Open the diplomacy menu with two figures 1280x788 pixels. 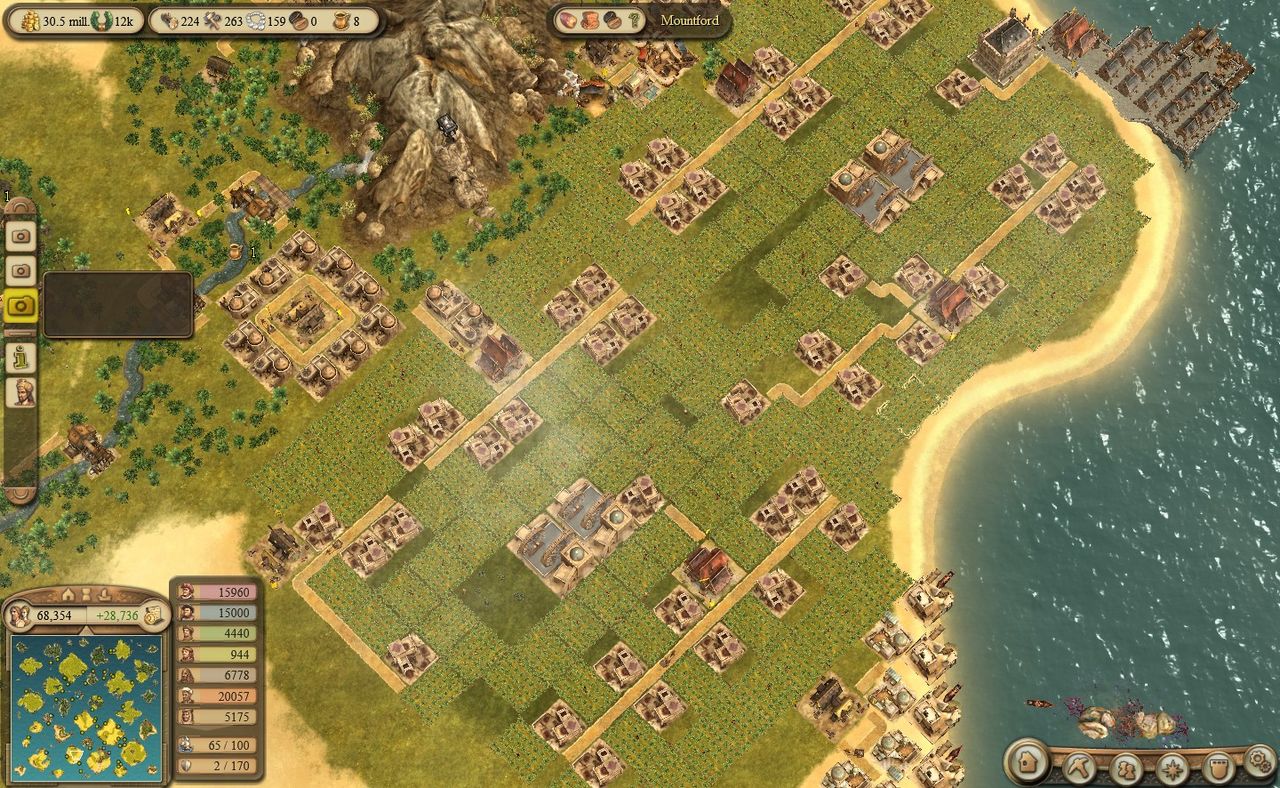[x=1127, y=770]
